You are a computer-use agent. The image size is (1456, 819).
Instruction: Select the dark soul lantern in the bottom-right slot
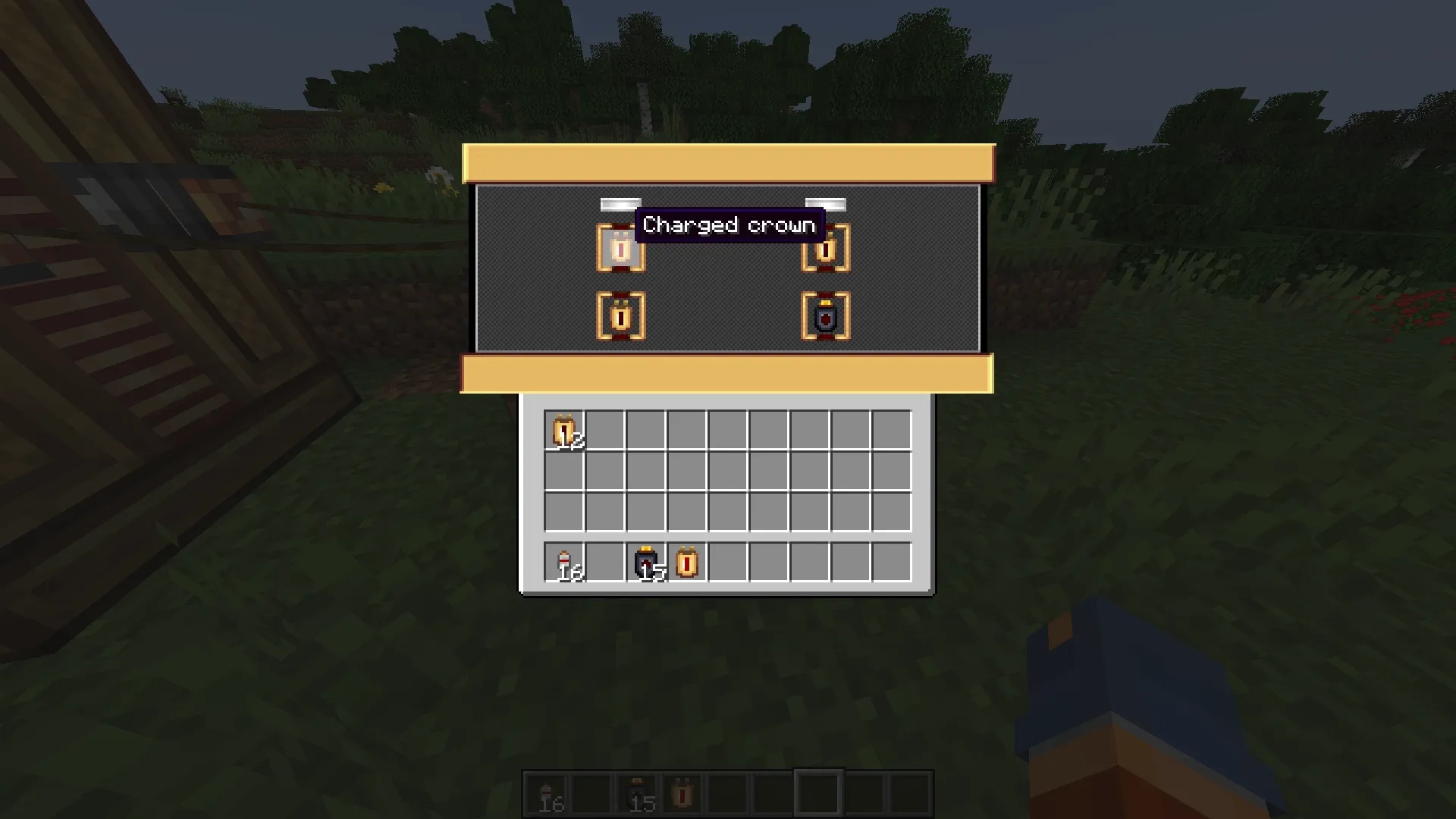tap(826, 316)
